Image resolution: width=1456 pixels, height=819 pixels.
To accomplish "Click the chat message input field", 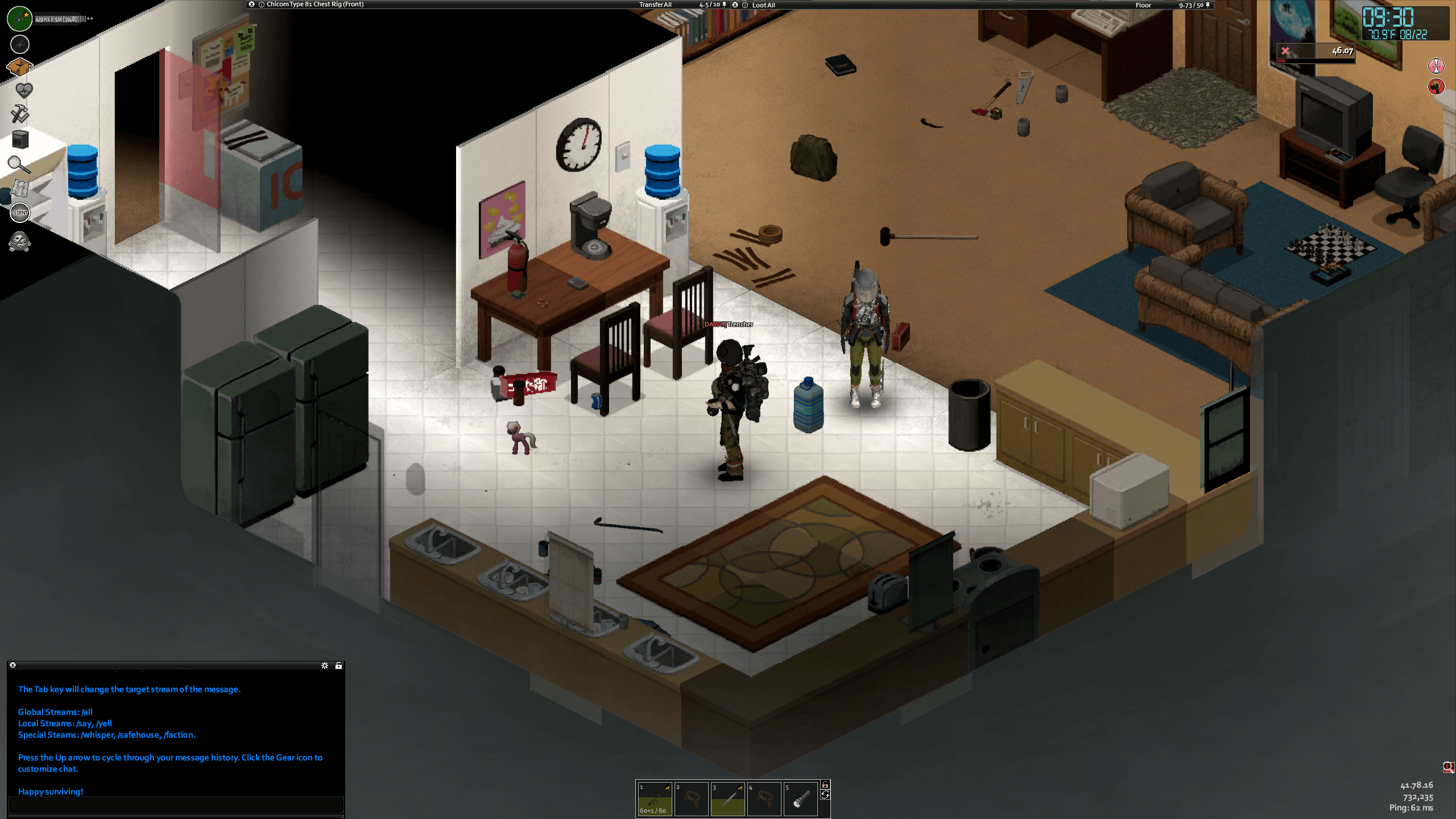I will [176, 805].
